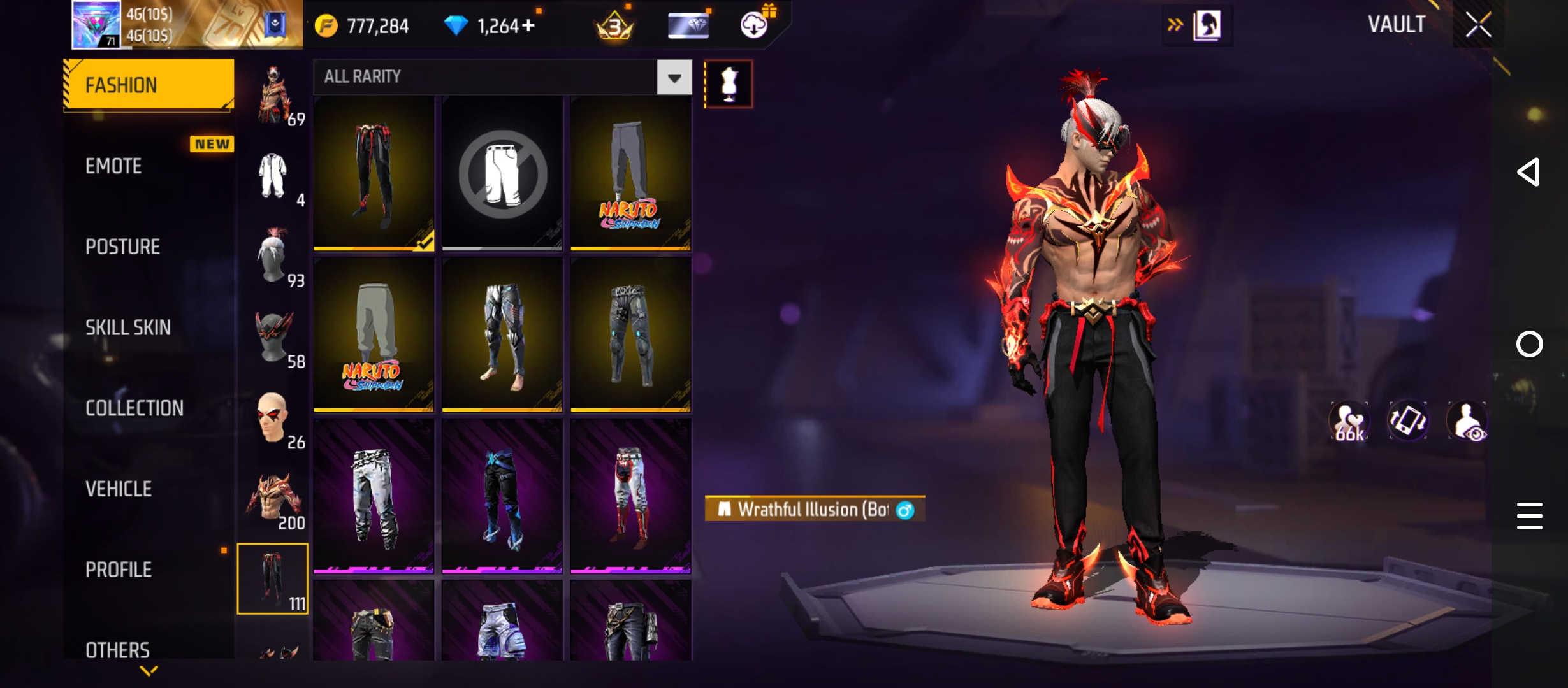Toggle the character view eye icon

(1467, 421)
